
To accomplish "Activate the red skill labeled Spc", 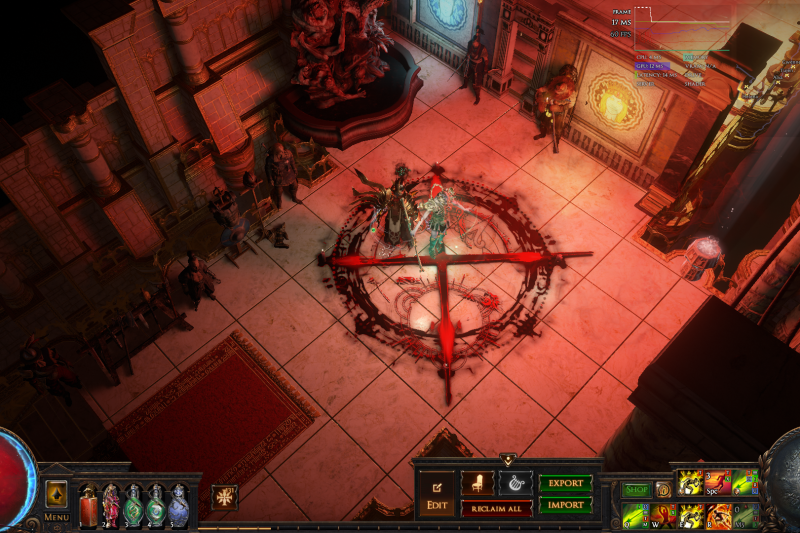I will point(718,483).
